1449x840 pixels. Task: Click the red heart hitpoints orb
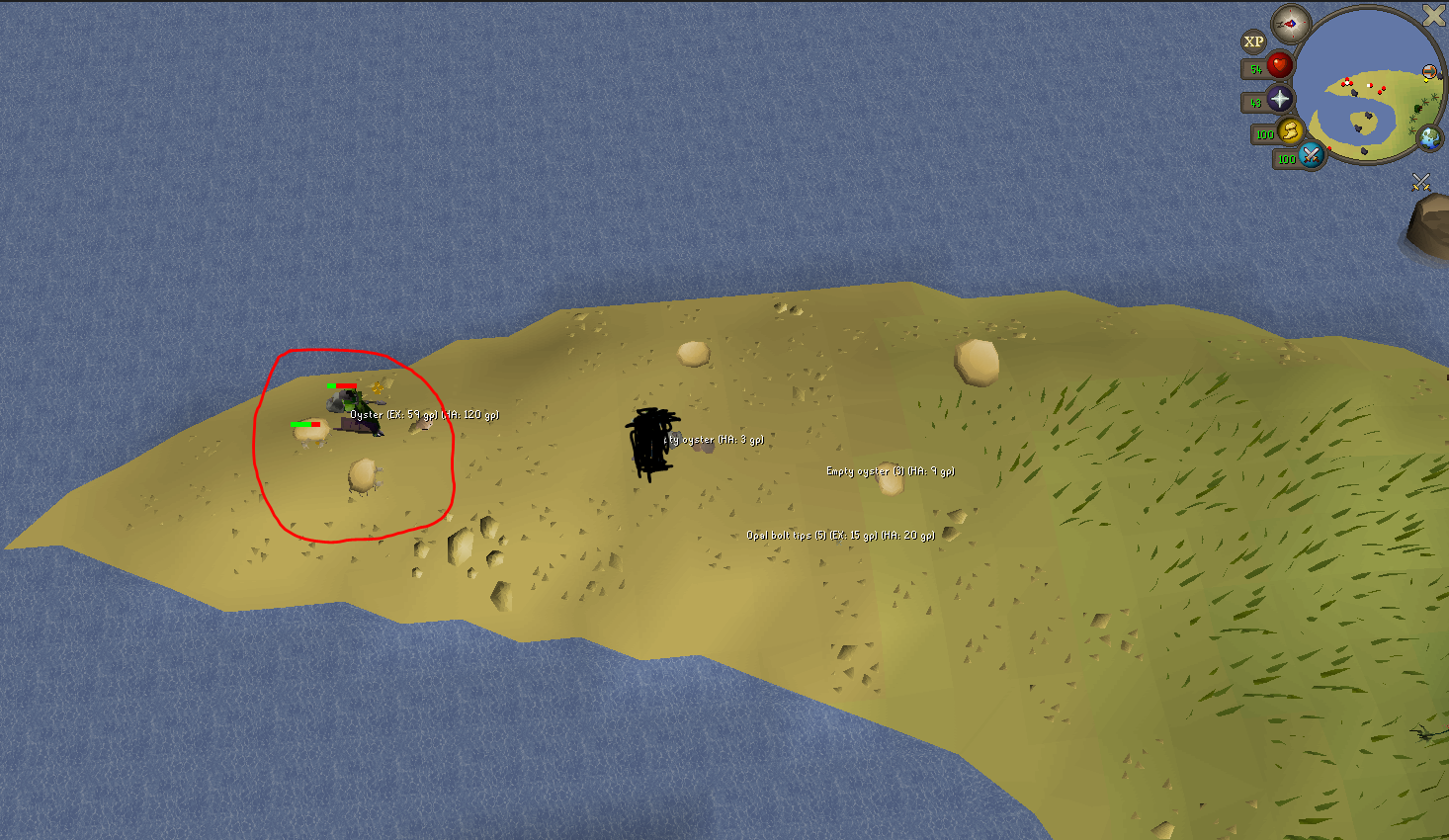(1280, 66)
